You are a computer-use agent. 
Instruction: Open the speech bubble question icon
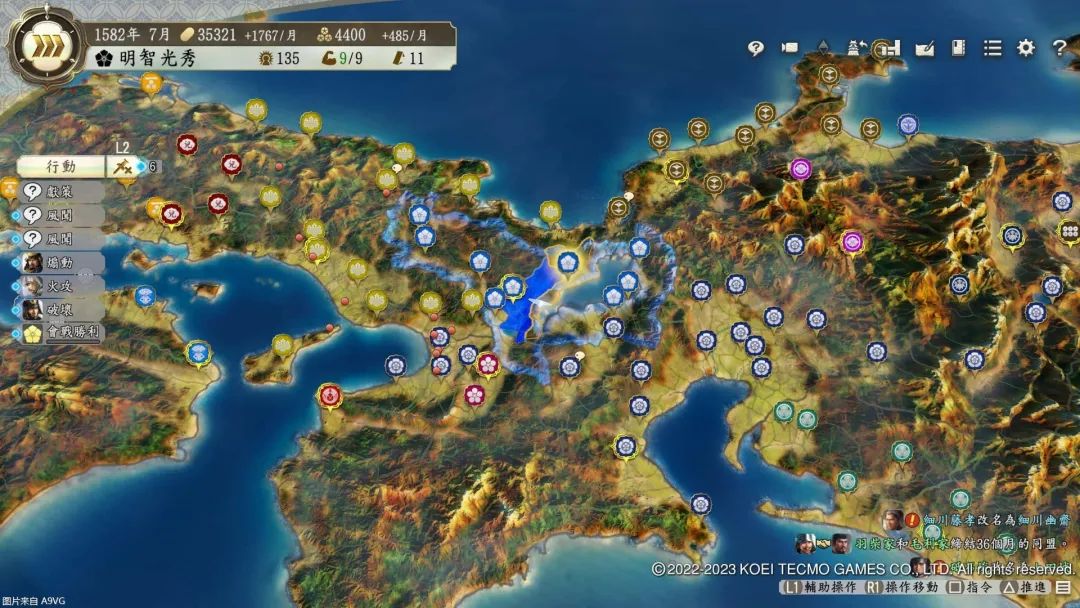point(756,48)
